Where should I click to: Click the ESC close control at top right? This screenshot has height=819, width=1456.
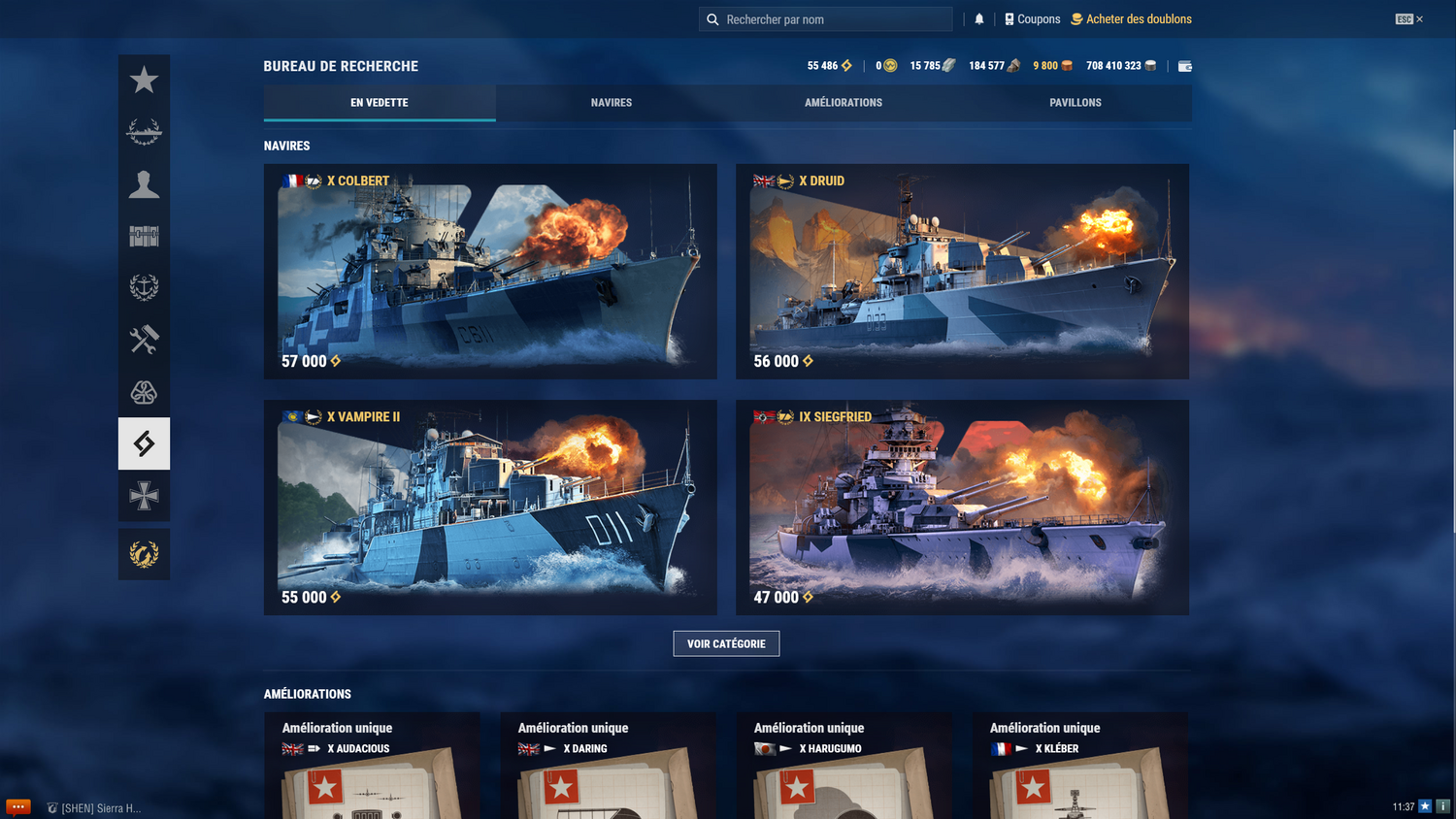click(x=1406, y=16)
